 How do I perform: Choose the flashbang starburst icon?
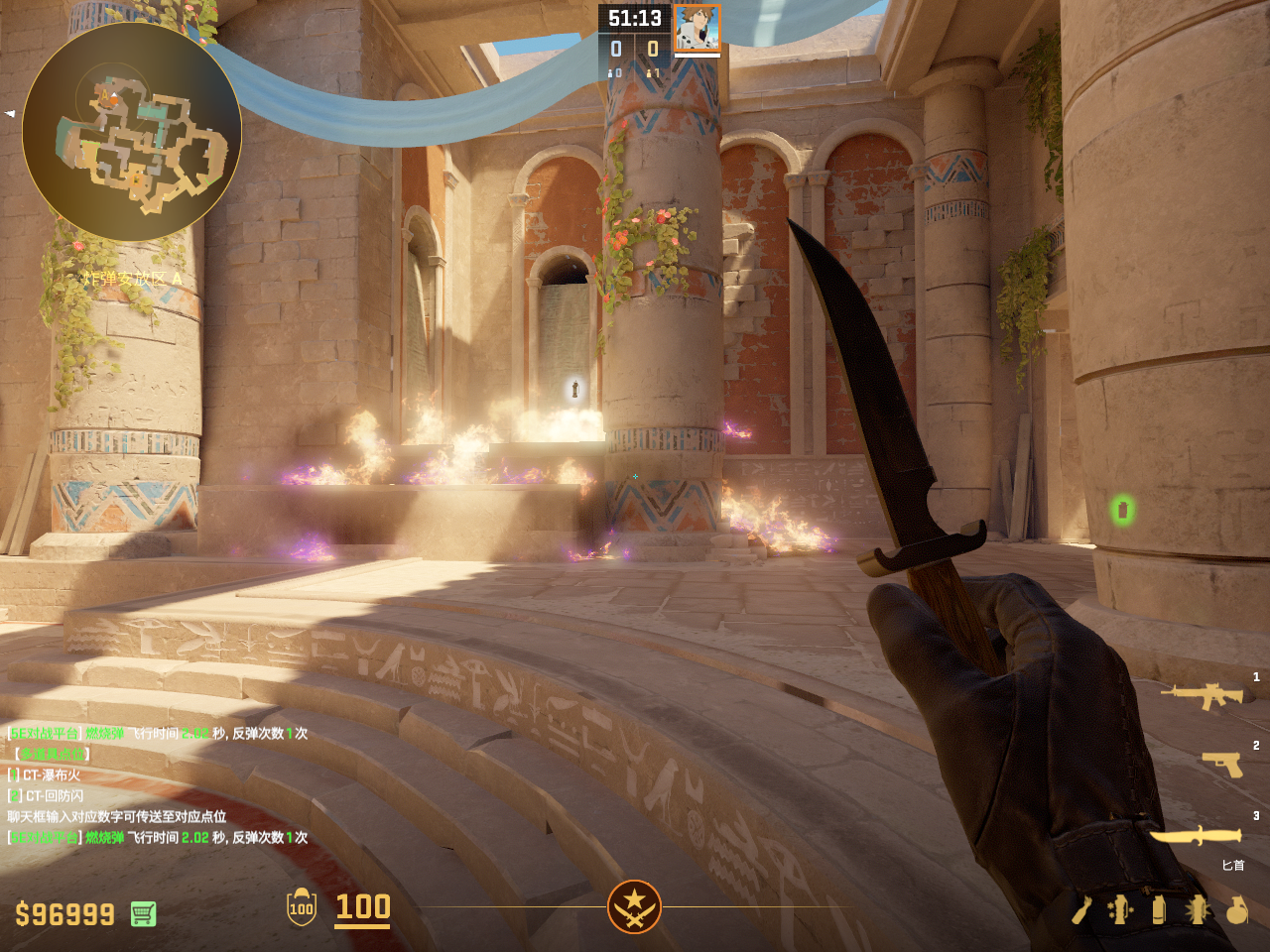[x=1198, y=909]
